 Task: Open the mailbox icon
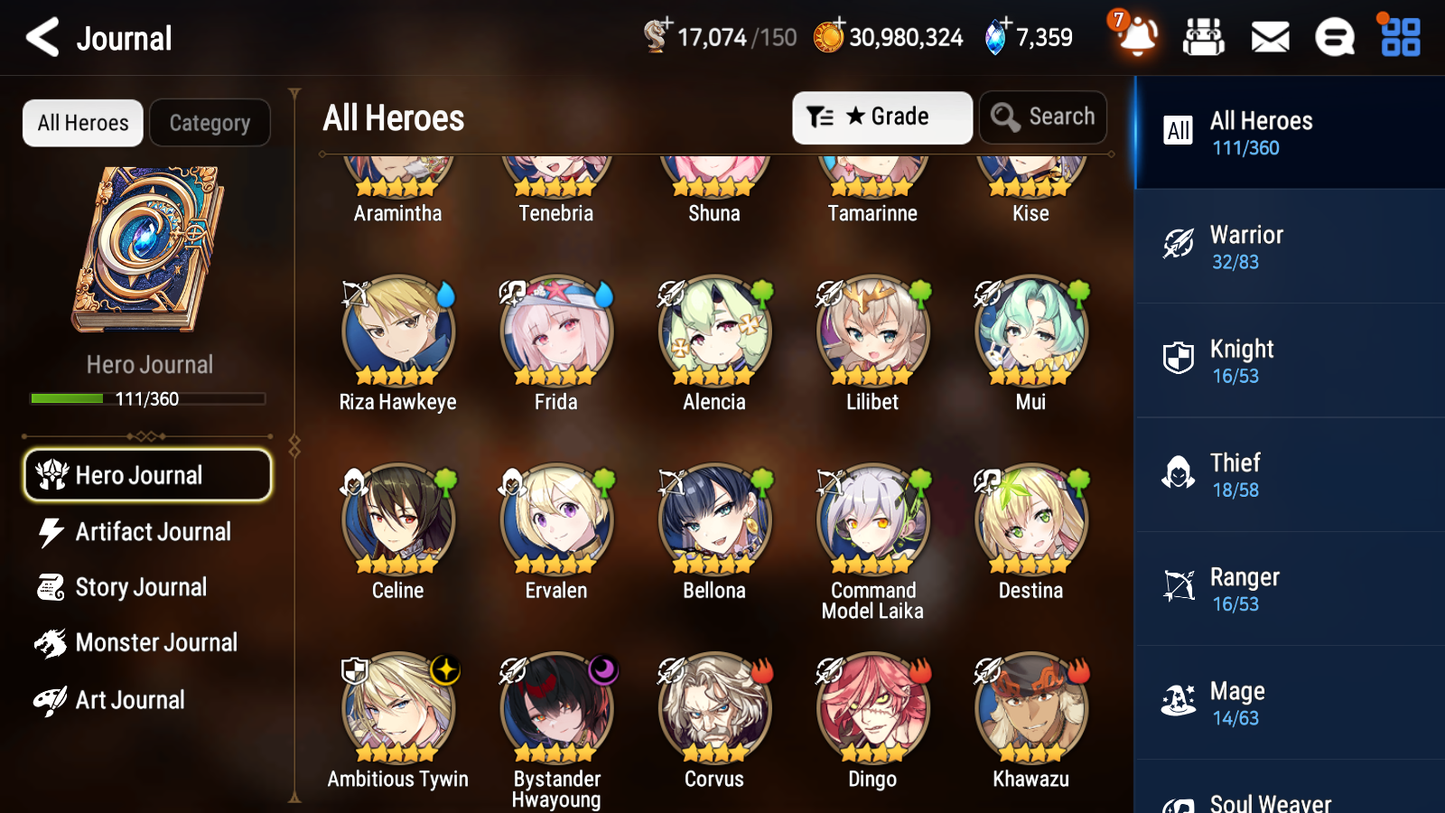tap(1269, 35)
